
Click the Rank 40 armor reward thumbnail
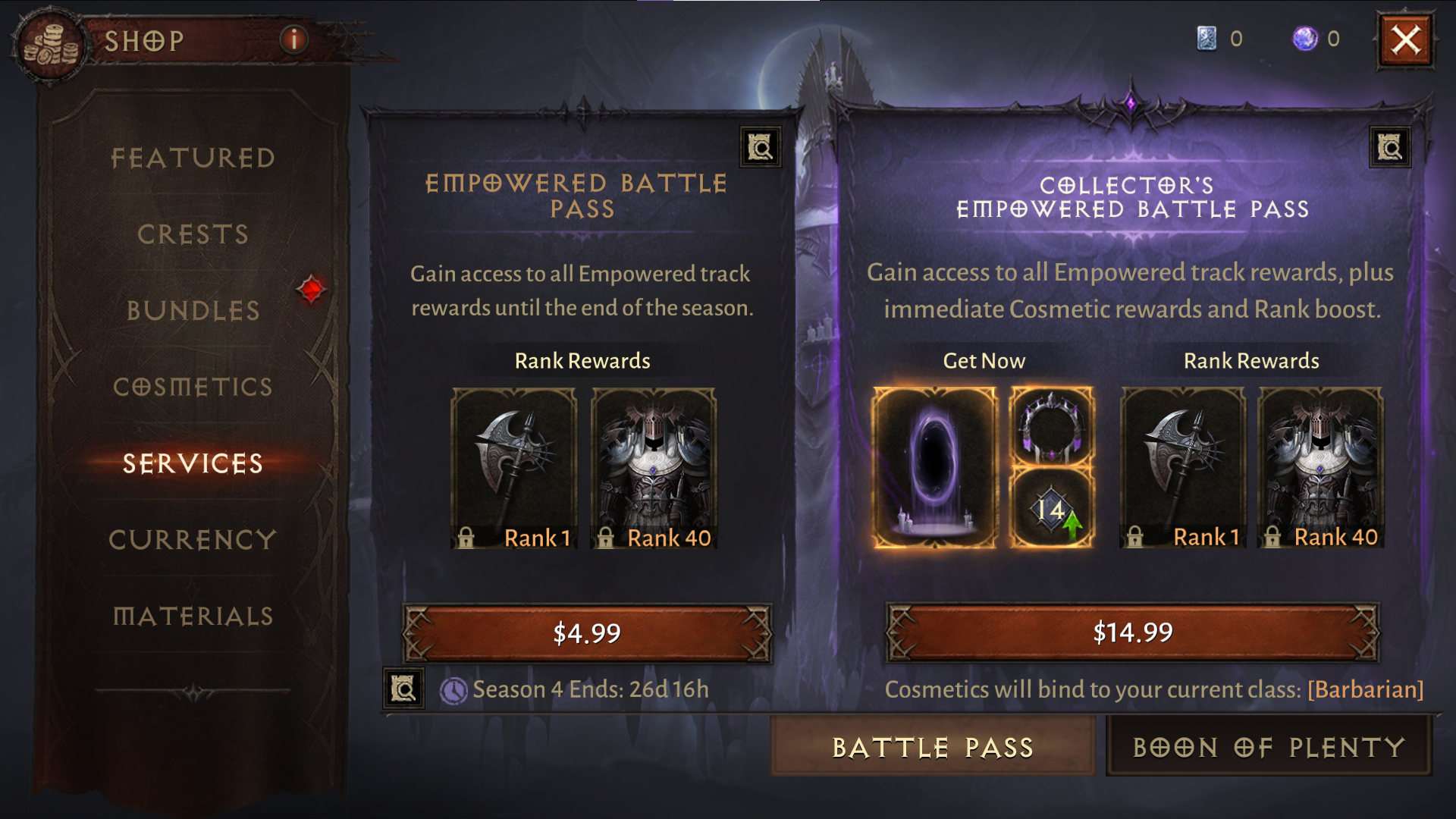coord(653,466)
